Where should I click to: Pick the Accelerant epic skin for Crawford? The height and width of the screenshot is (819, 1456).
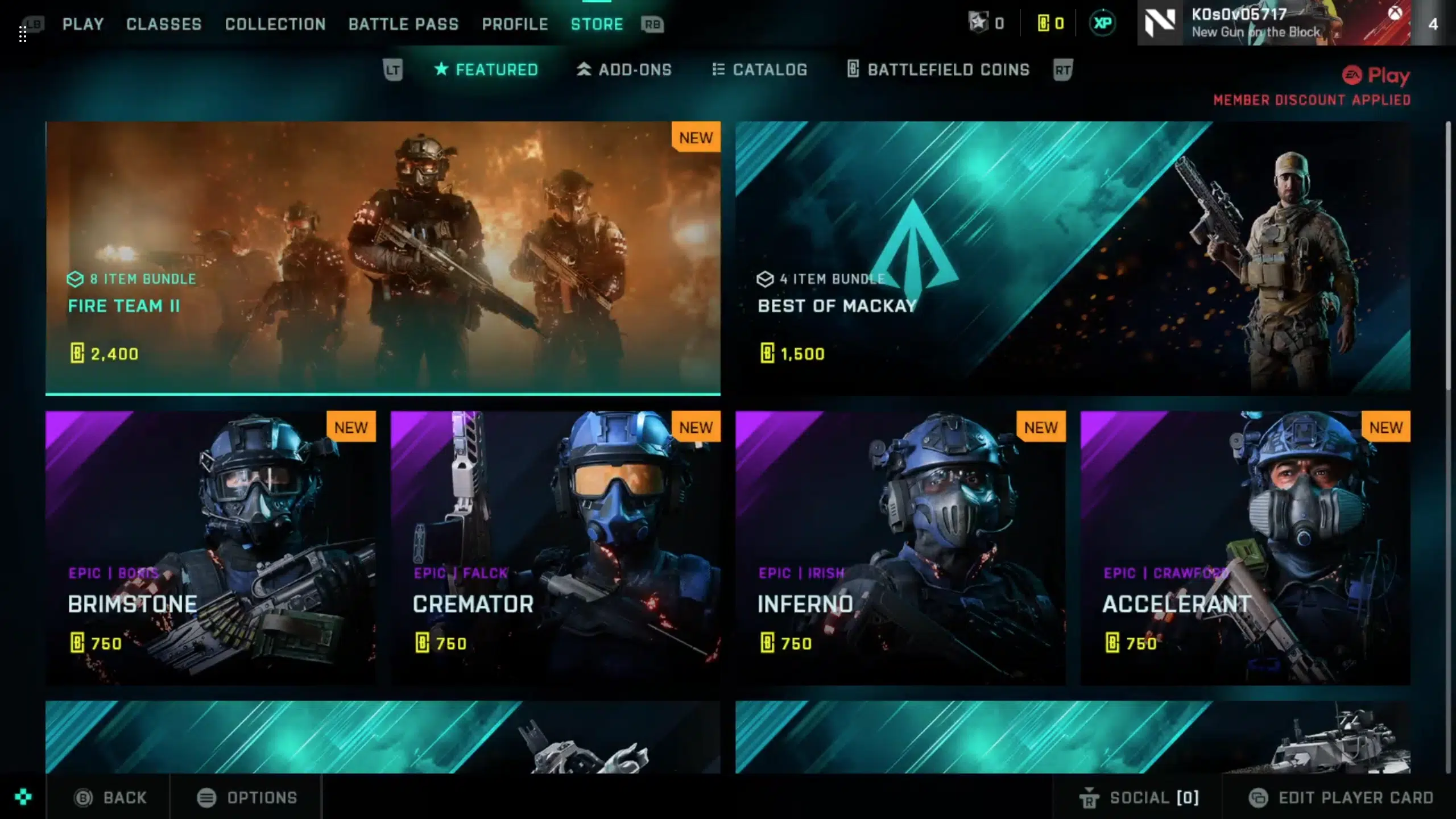click(x=1245, y=547)
